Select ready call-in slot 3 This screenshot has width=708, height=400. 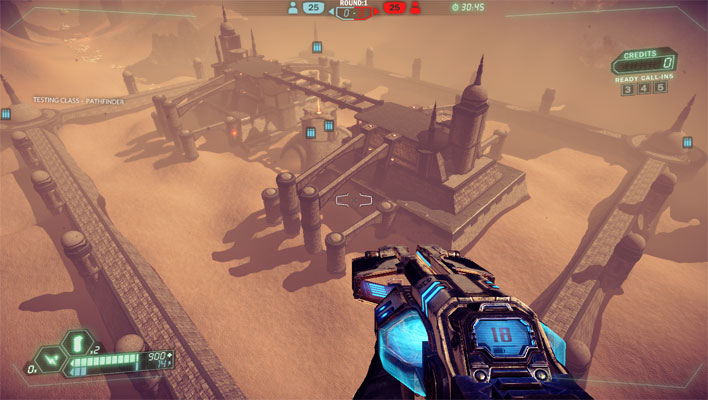coord(627,89)
